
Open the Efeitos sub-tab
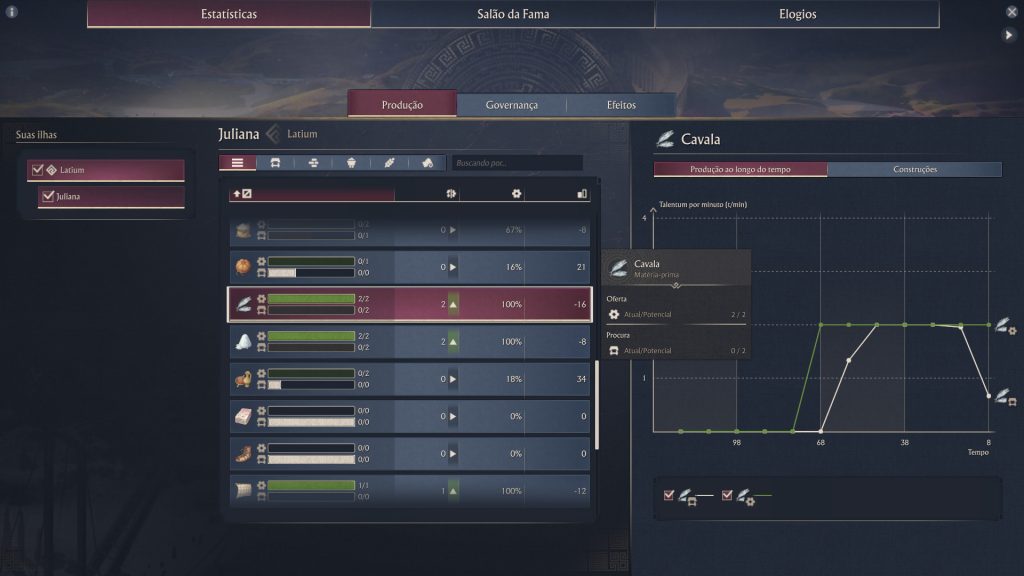[x=621, y=105]
